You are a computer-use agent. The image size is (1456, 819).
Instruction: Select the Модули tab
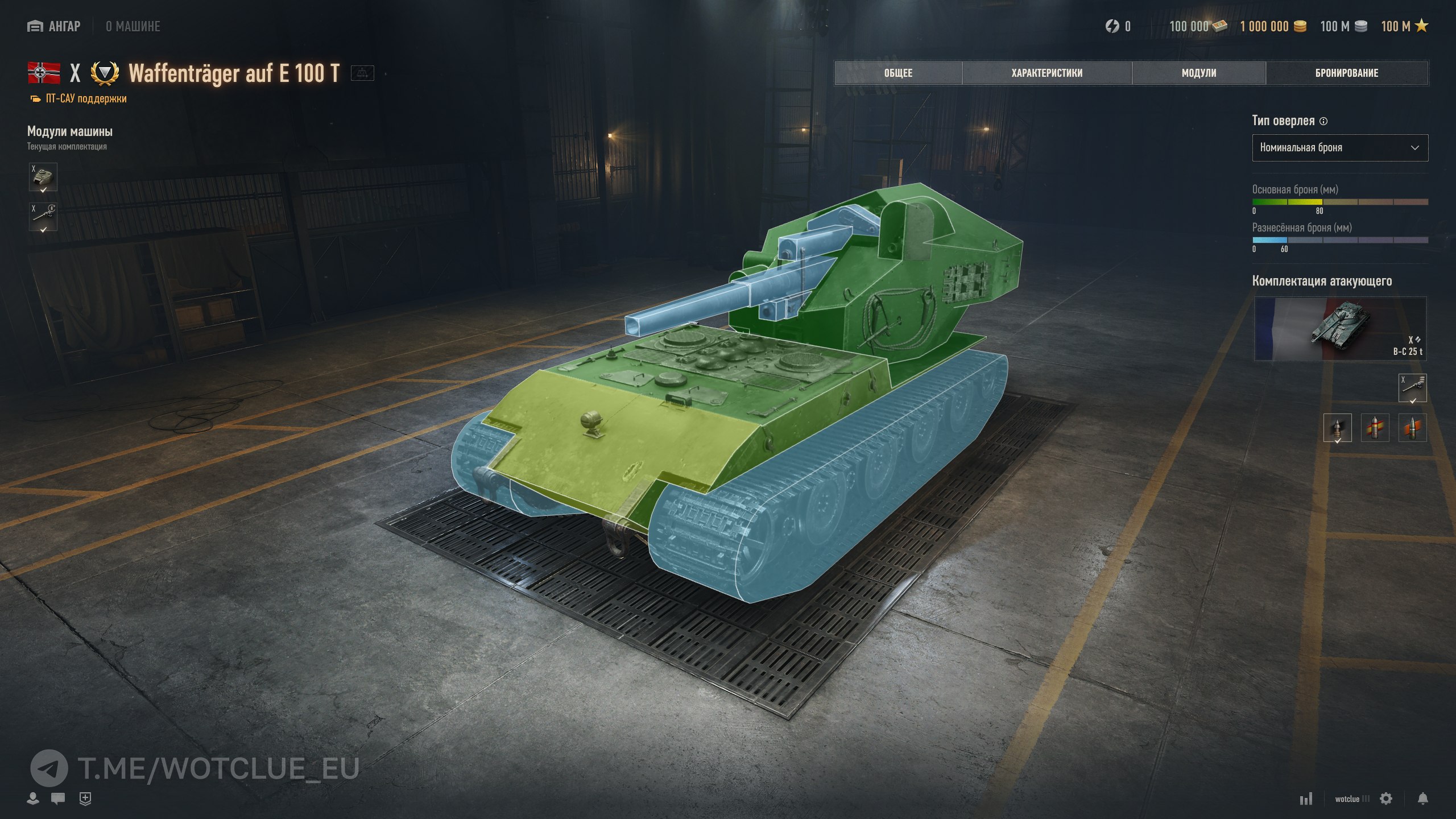coord(1198,73)
